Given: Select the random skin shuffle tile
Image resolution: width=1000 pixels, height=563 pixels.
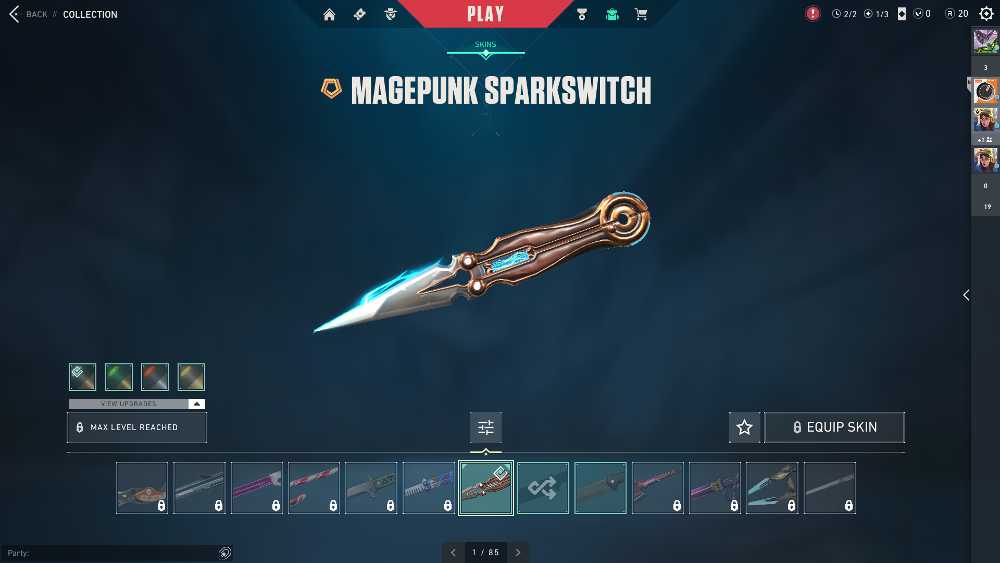Looking at the screenshot, I should click(543, 488).
